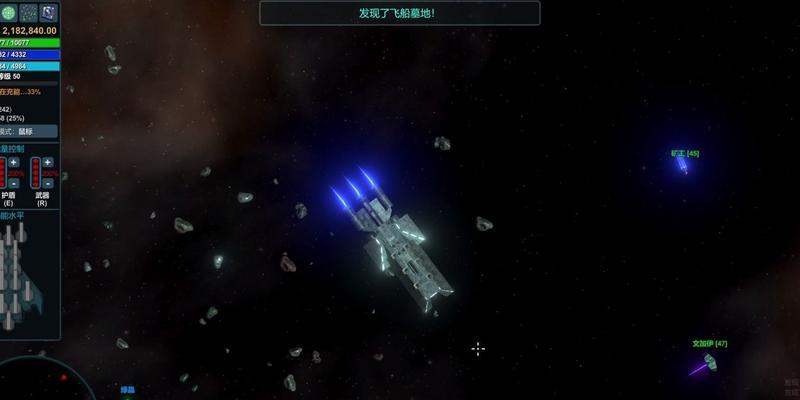This screenshot has width=800, height=400.
Task: Decrease weapon (武器) power with minus button
Action: pyautogui.click(x=48, y=184)
